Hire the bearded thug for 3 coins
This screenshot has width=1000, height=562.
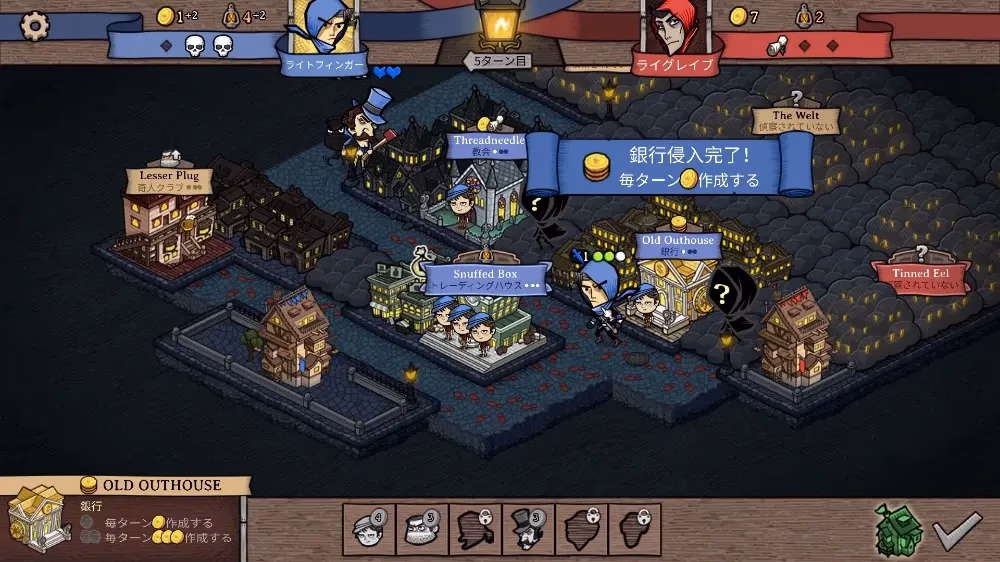[x=423, y=529]
